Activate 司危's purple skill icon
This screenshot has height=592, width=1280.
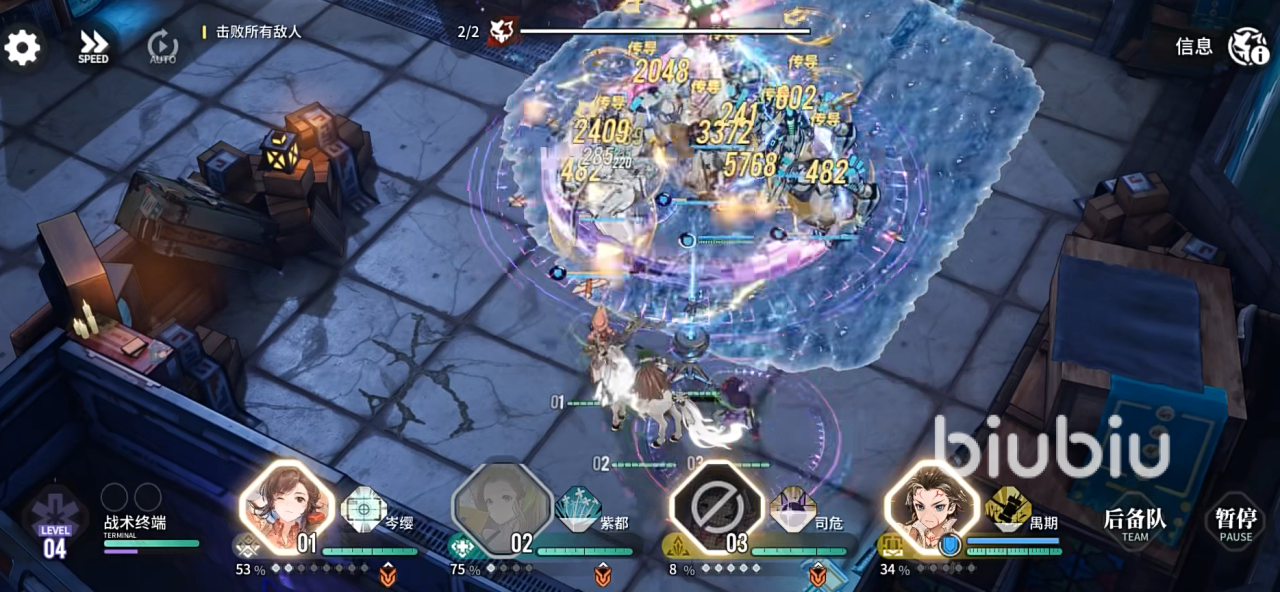coord(793,509)
